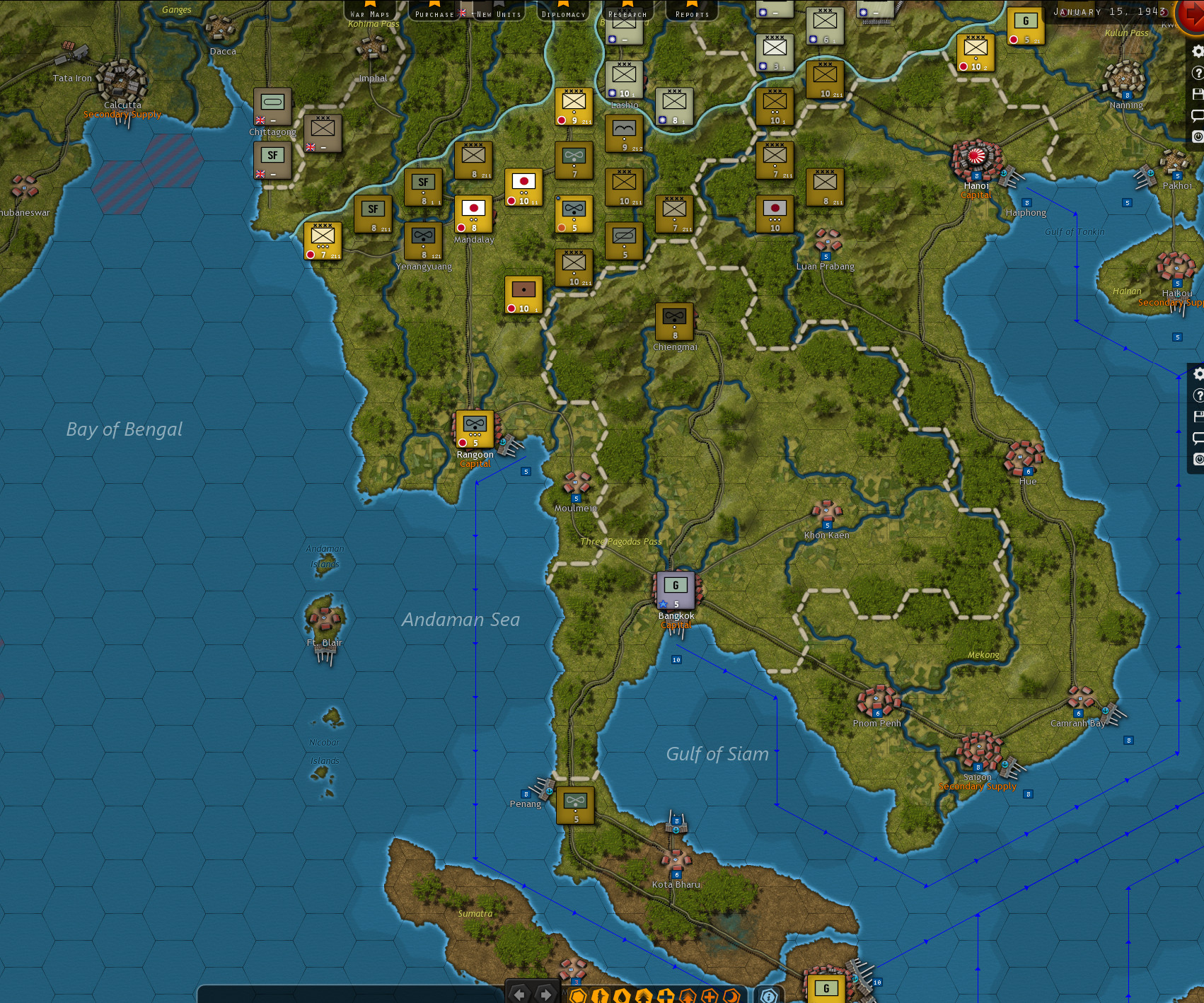Open settings with the gear icon
The height and width of the screenshot is (1003, 1204).
pos(1199,52)
